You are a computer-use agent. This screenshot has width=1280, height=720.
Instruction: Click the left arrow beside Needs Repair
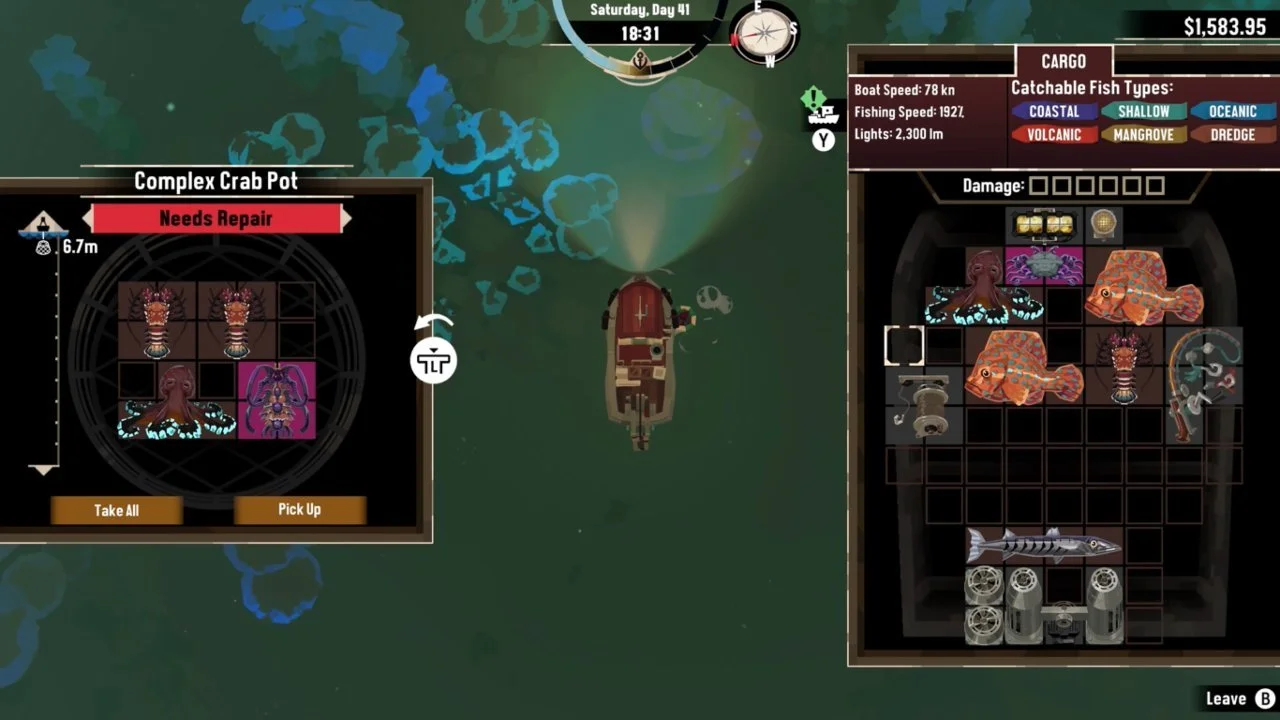click(87, 218)
